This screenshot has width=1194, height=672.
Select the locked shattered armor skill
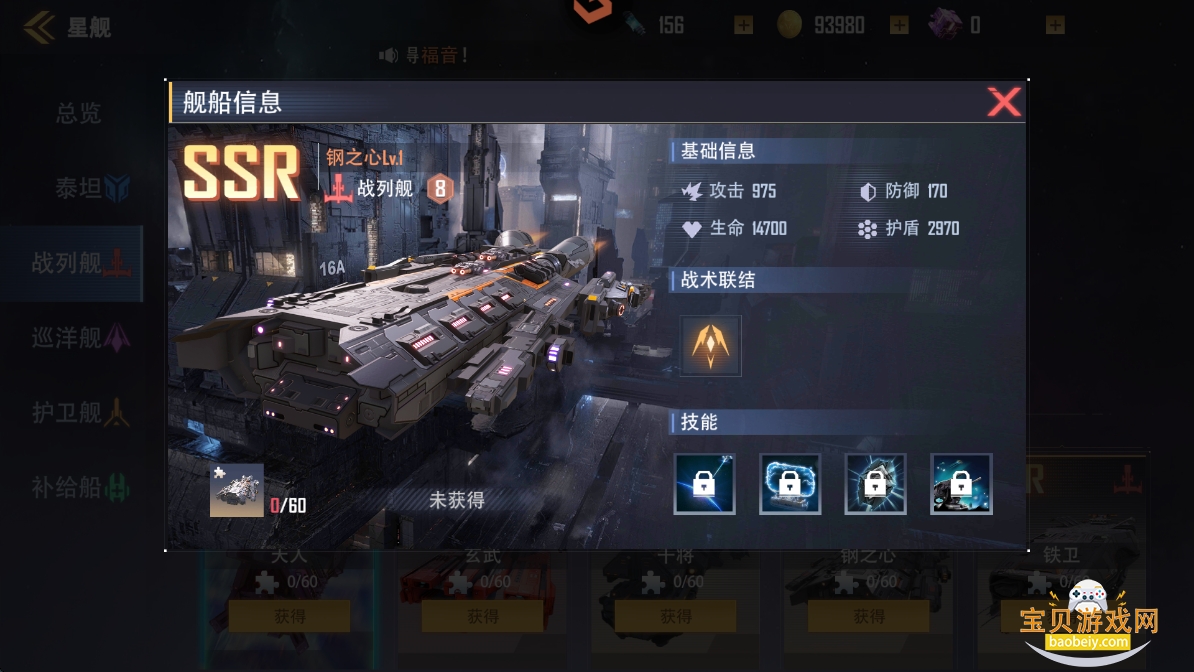tap(876, 484)
